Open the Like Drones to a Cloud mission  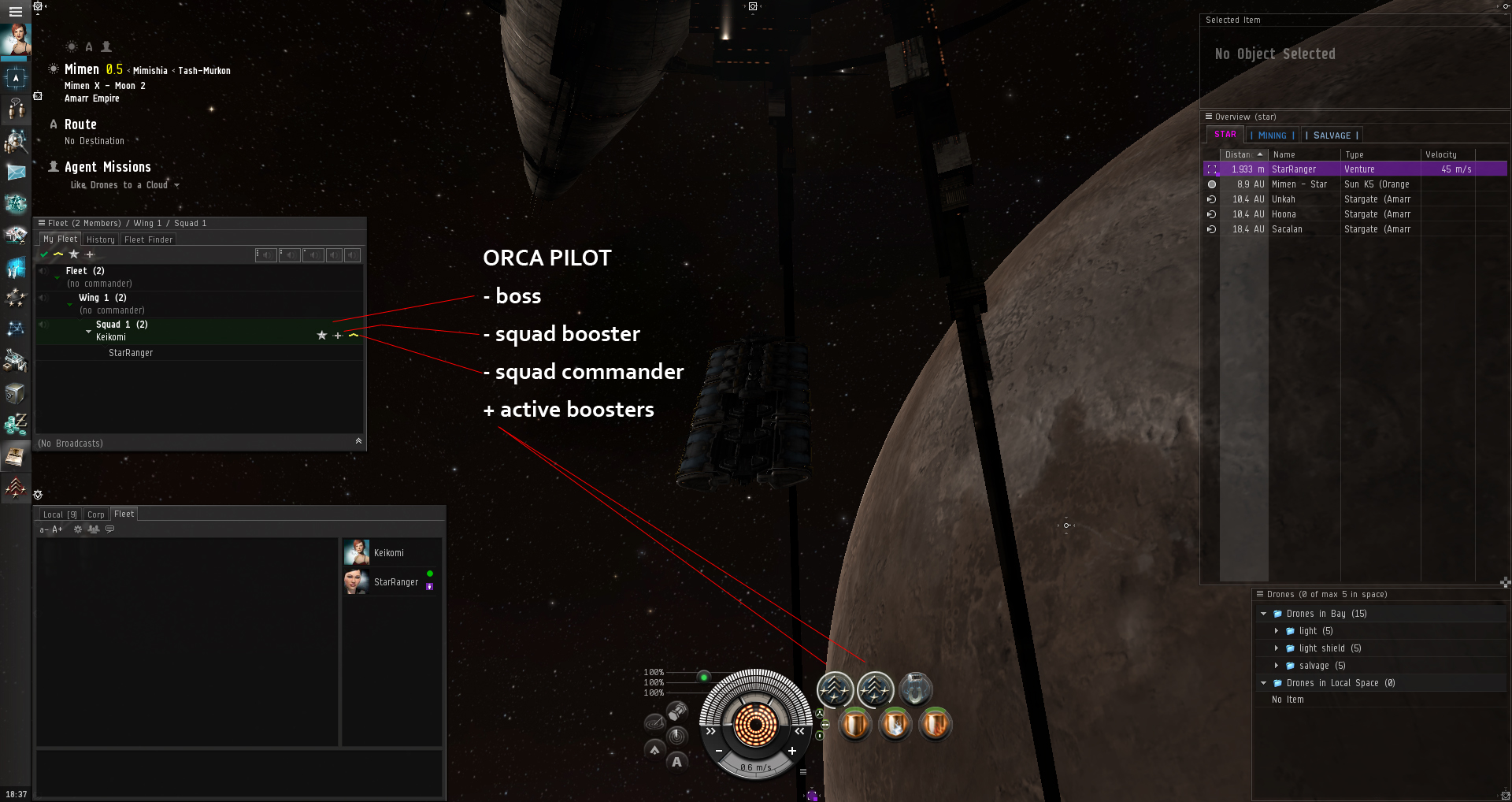pyautogui.click(x=119, y=185)
